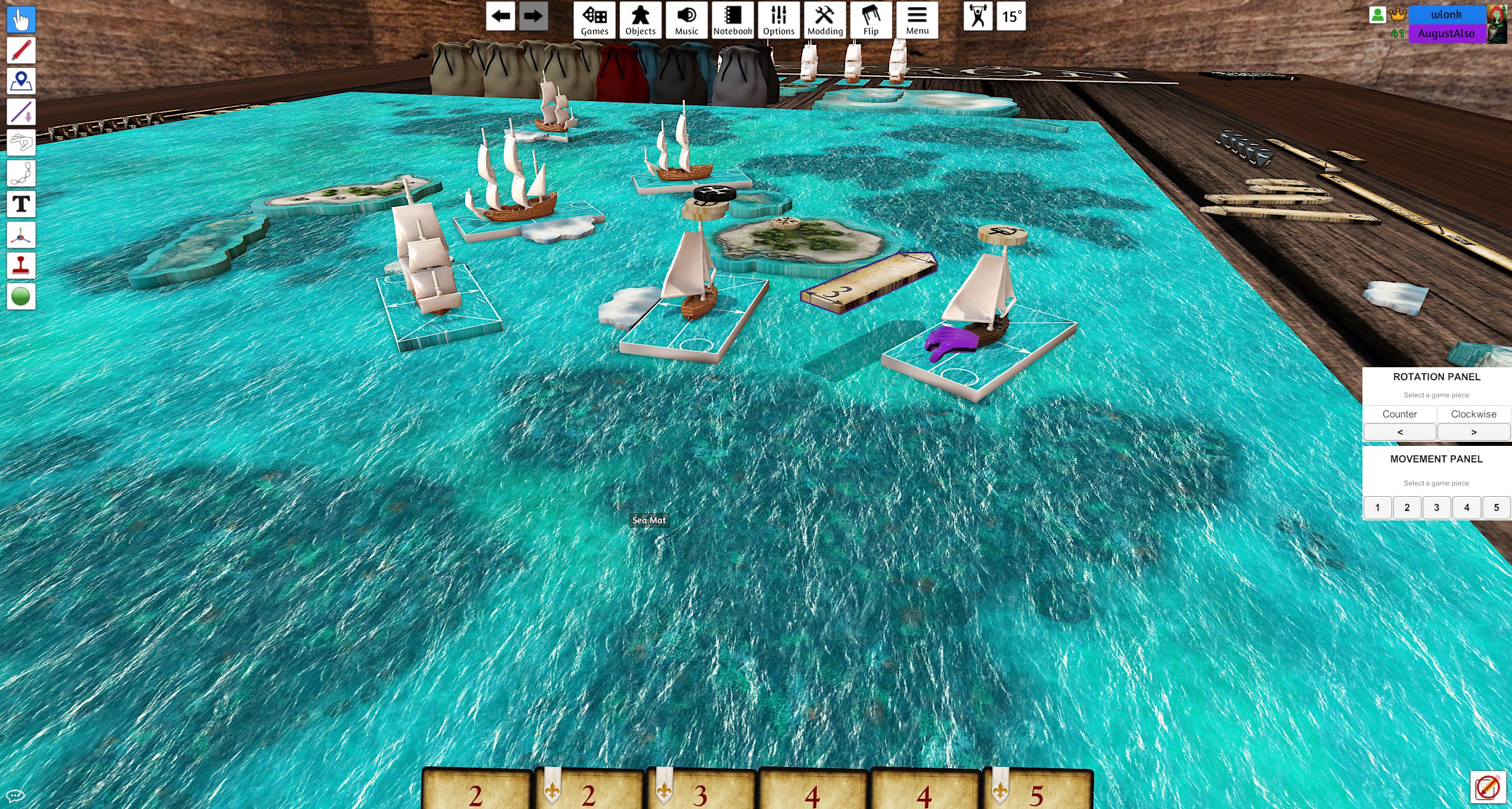Select the Line drawing tool
This screenshot has height=809, width=1512.
[21, 112]
